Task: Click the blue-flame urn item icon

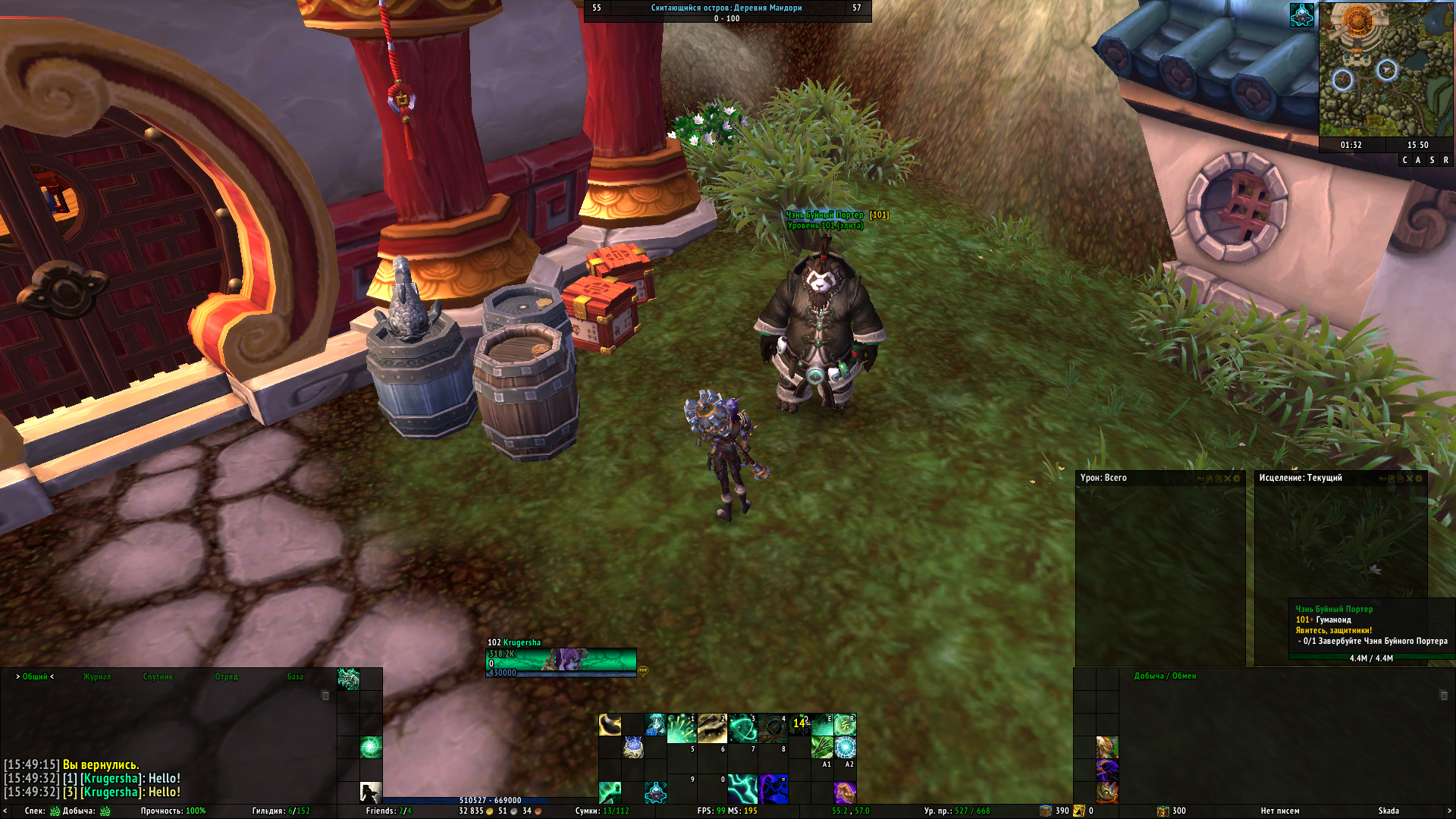Action: click(x=633, y=748)
